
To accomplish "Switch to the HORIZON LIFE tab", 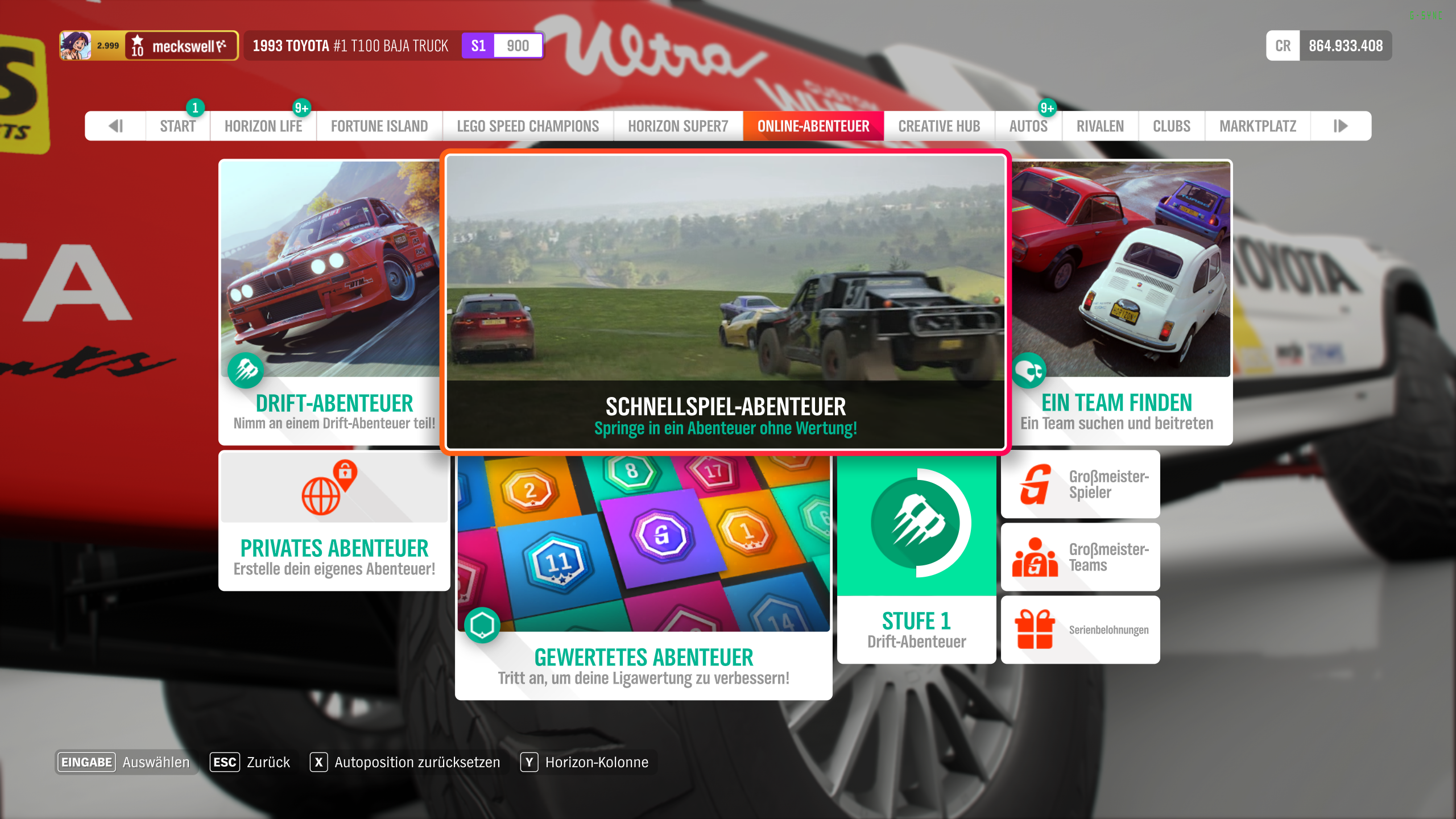I will tap(263, 126).
